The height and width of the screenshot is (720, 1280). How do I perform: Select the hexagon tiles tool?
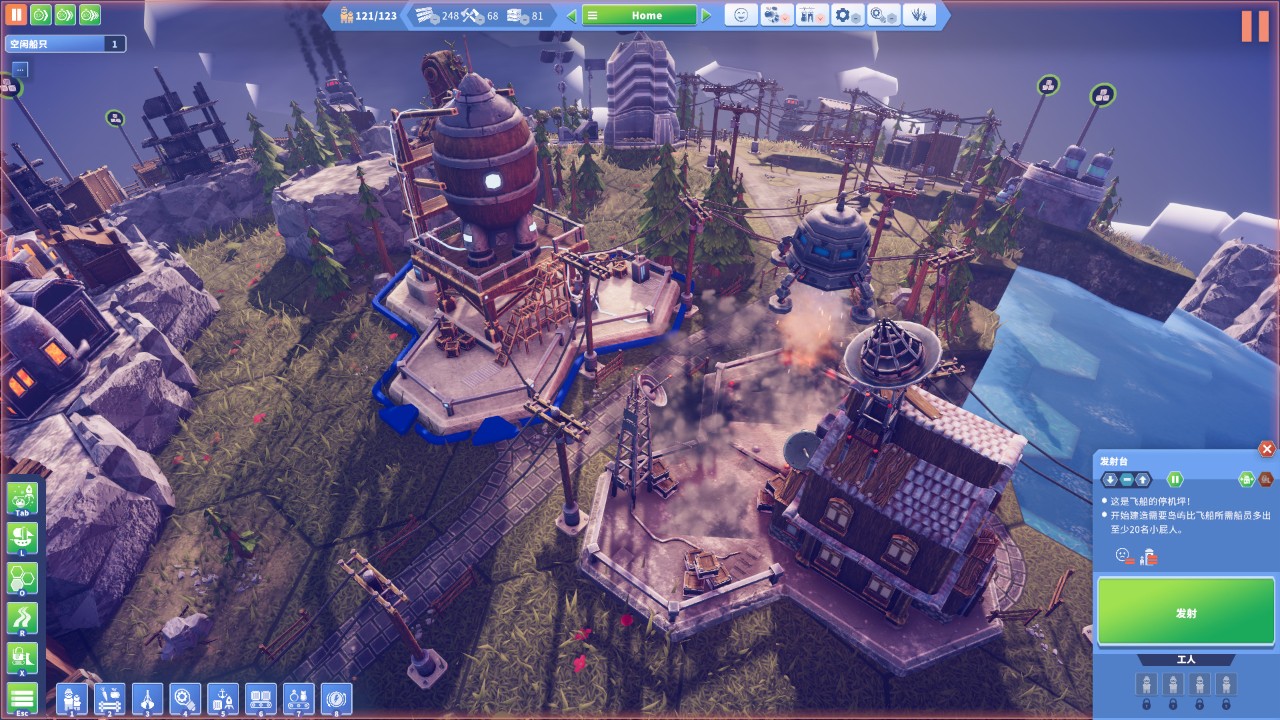(22, 578)
